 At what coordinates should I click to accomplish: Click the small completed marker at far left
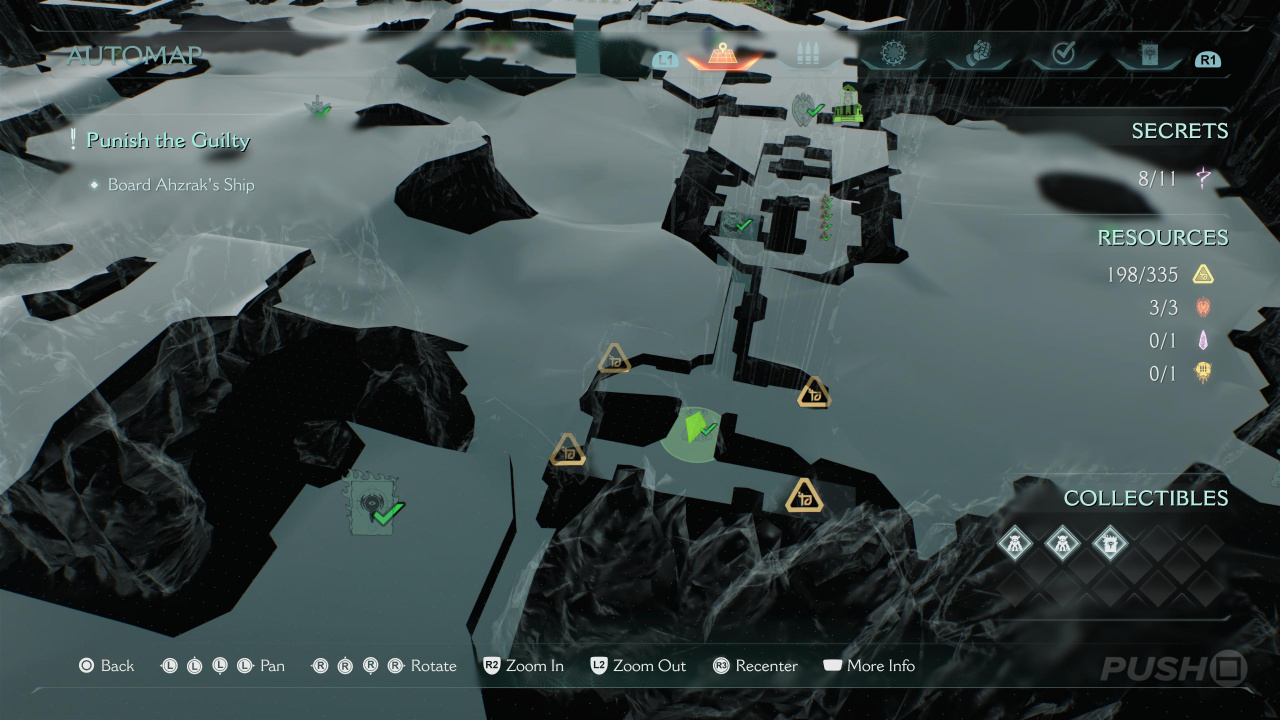coord(319,107)
